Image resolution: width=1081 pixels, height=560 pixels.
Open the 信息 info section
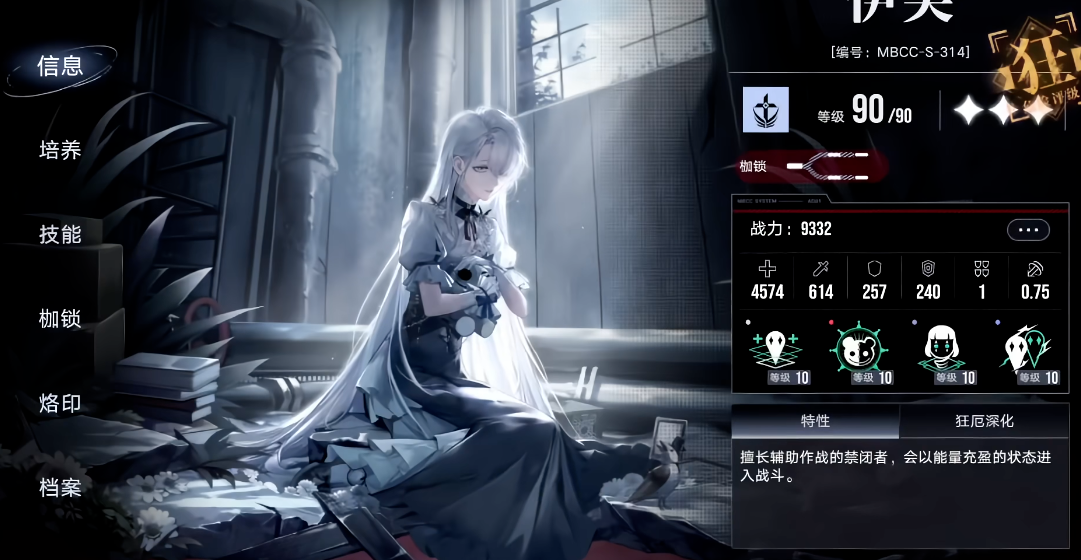(x=60, y=66)
